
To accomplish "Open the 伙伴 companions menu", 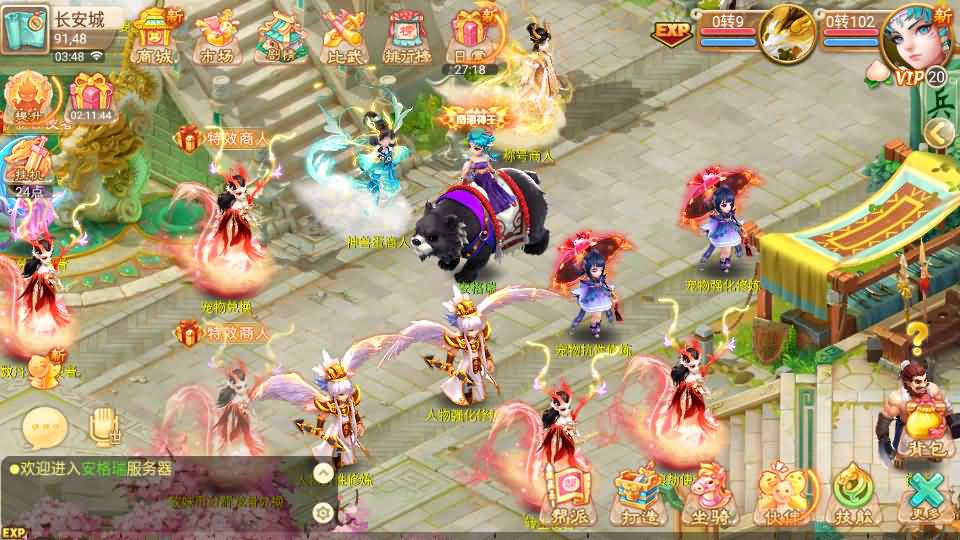I will (x=780, y=495).
